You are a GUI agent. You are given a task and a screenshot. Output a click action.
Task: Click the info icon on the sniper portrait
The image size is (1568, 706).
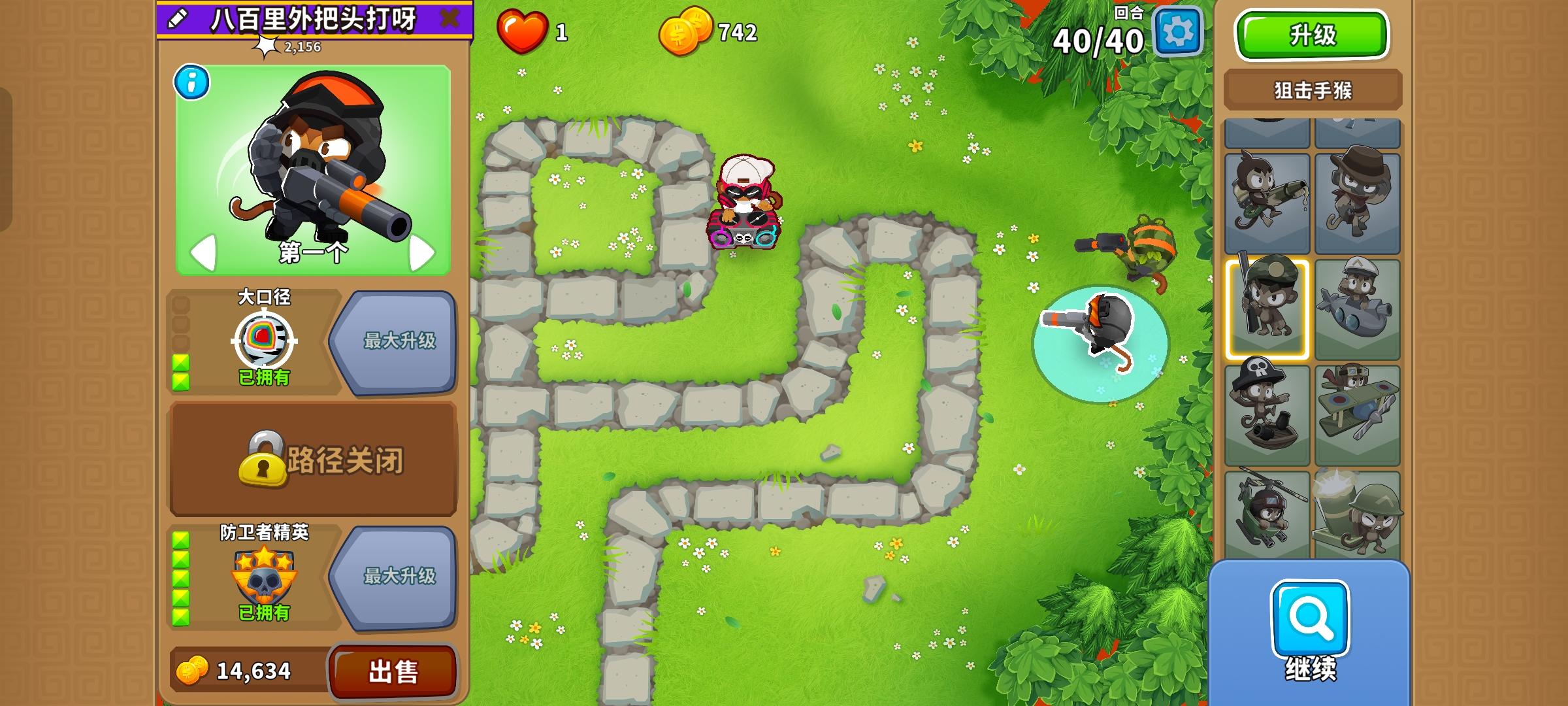coord(190,80)
